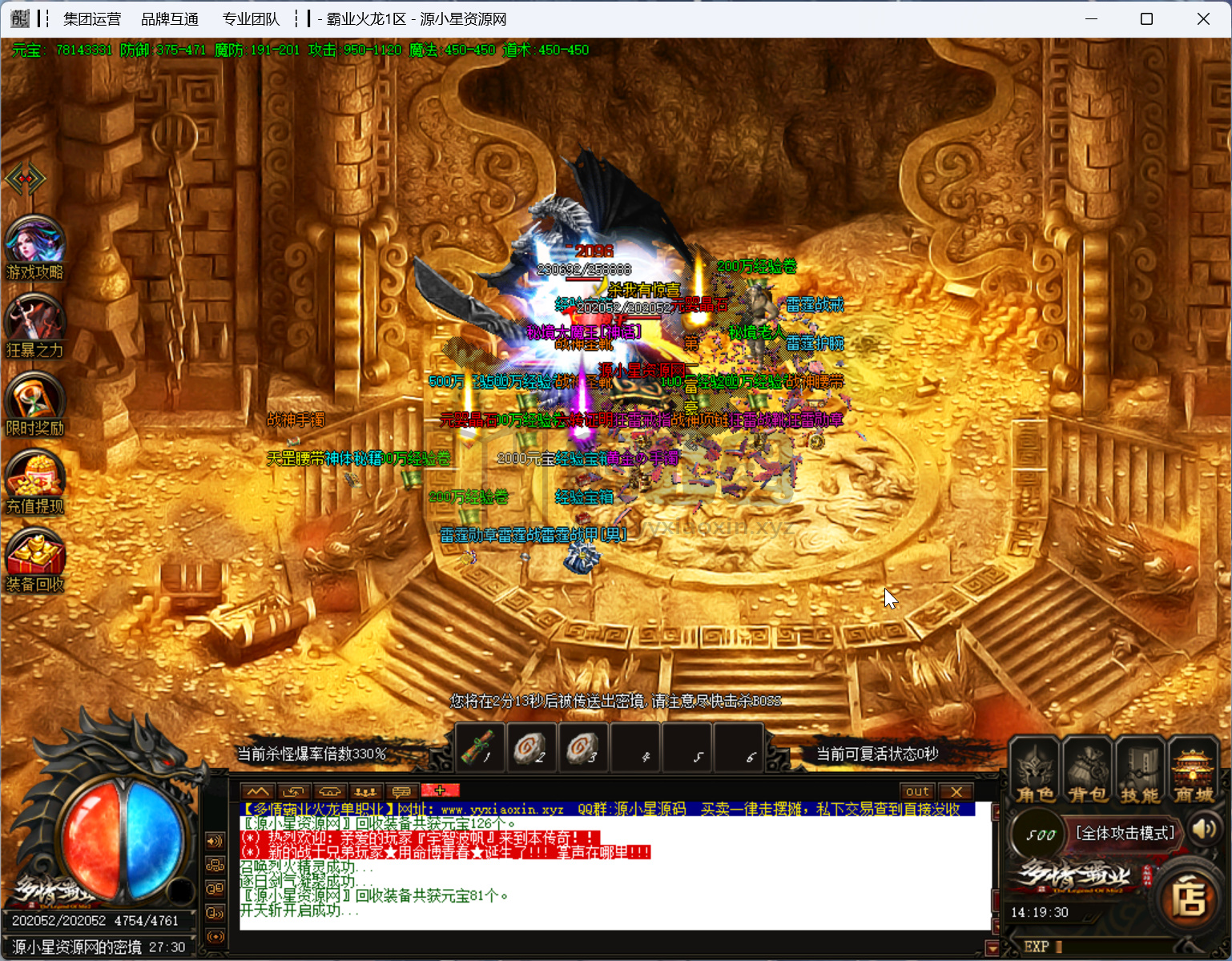1232x961 pixels.
Task: Use the stone item in hotbar slot 2
Action: (531, 749)
